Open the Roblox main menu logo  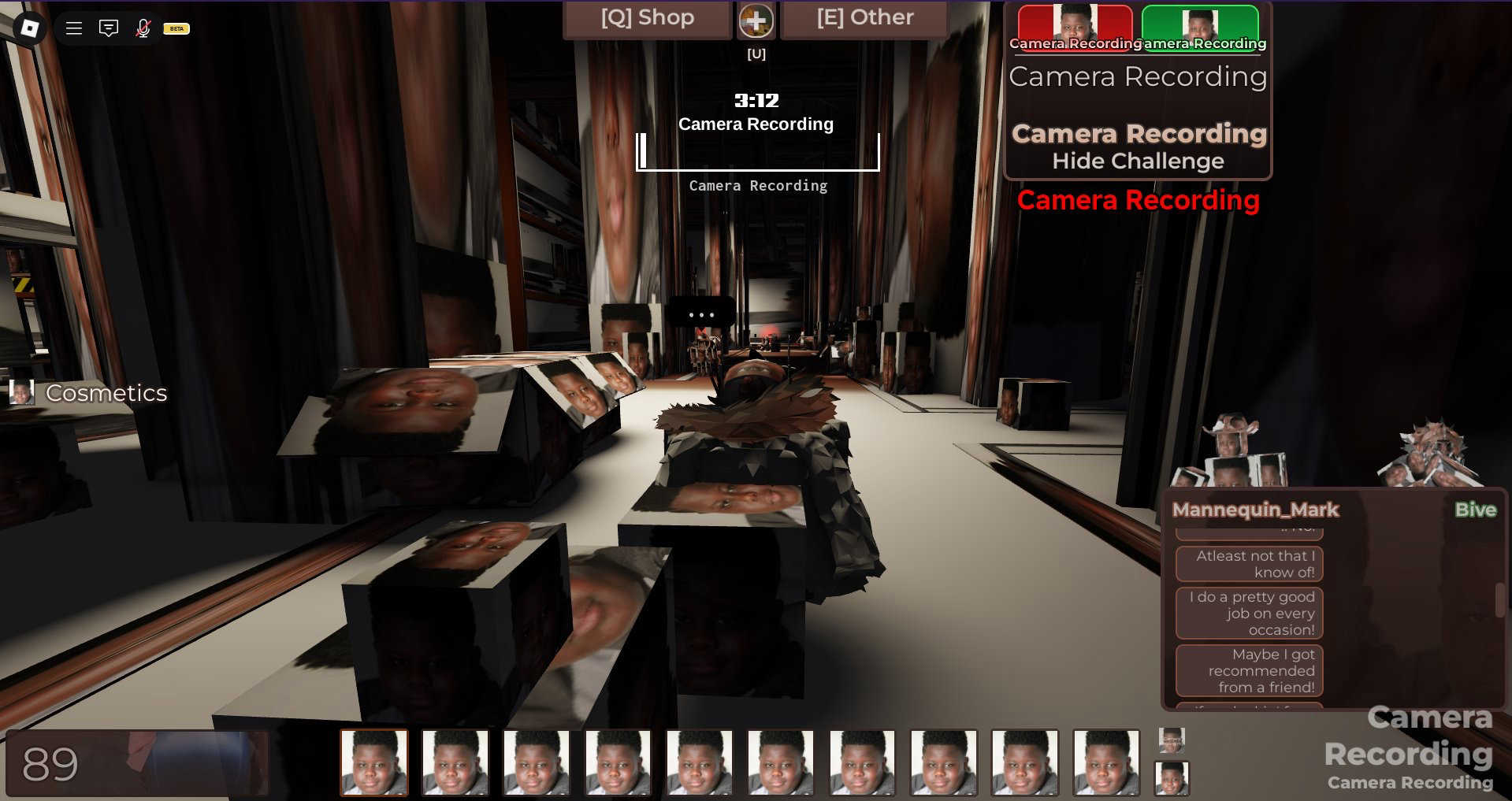pyautogui.click(x=29, y=28)
